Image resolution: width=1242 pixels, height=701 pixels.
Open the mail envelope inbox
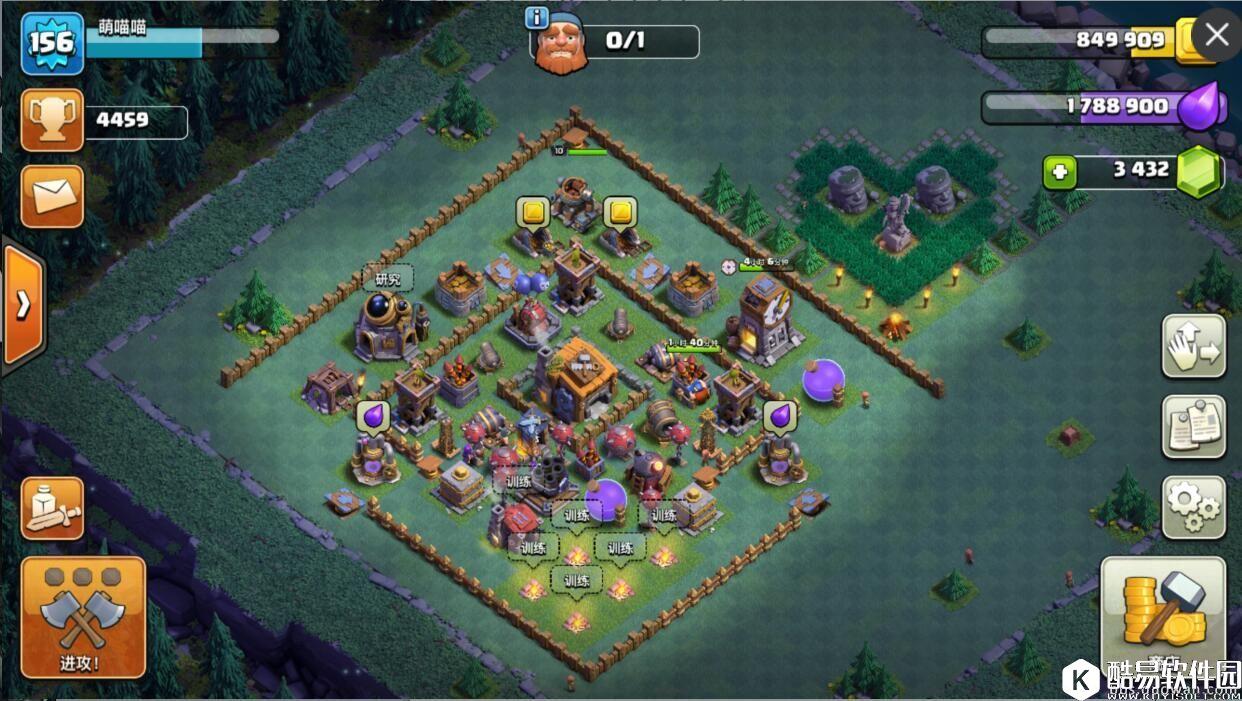[x=52, y=196]
